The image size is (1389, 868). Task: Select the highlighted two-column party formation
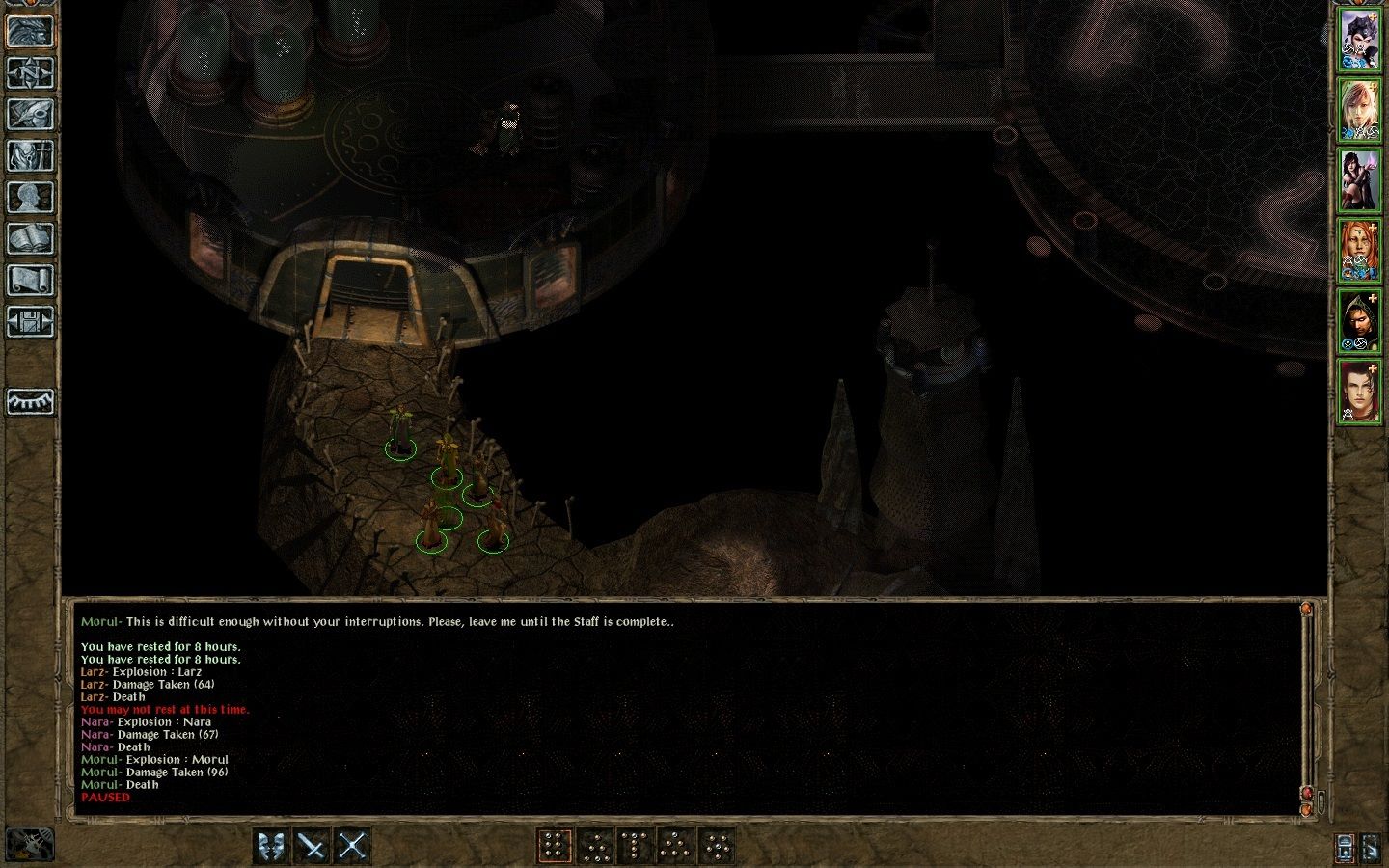[x=555, y=846]
